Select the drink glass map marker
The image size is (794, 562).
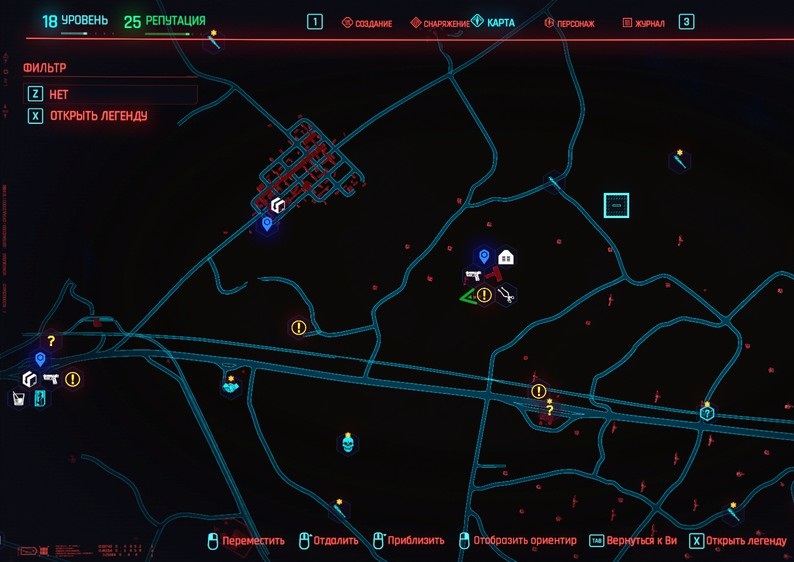[18, 399]
